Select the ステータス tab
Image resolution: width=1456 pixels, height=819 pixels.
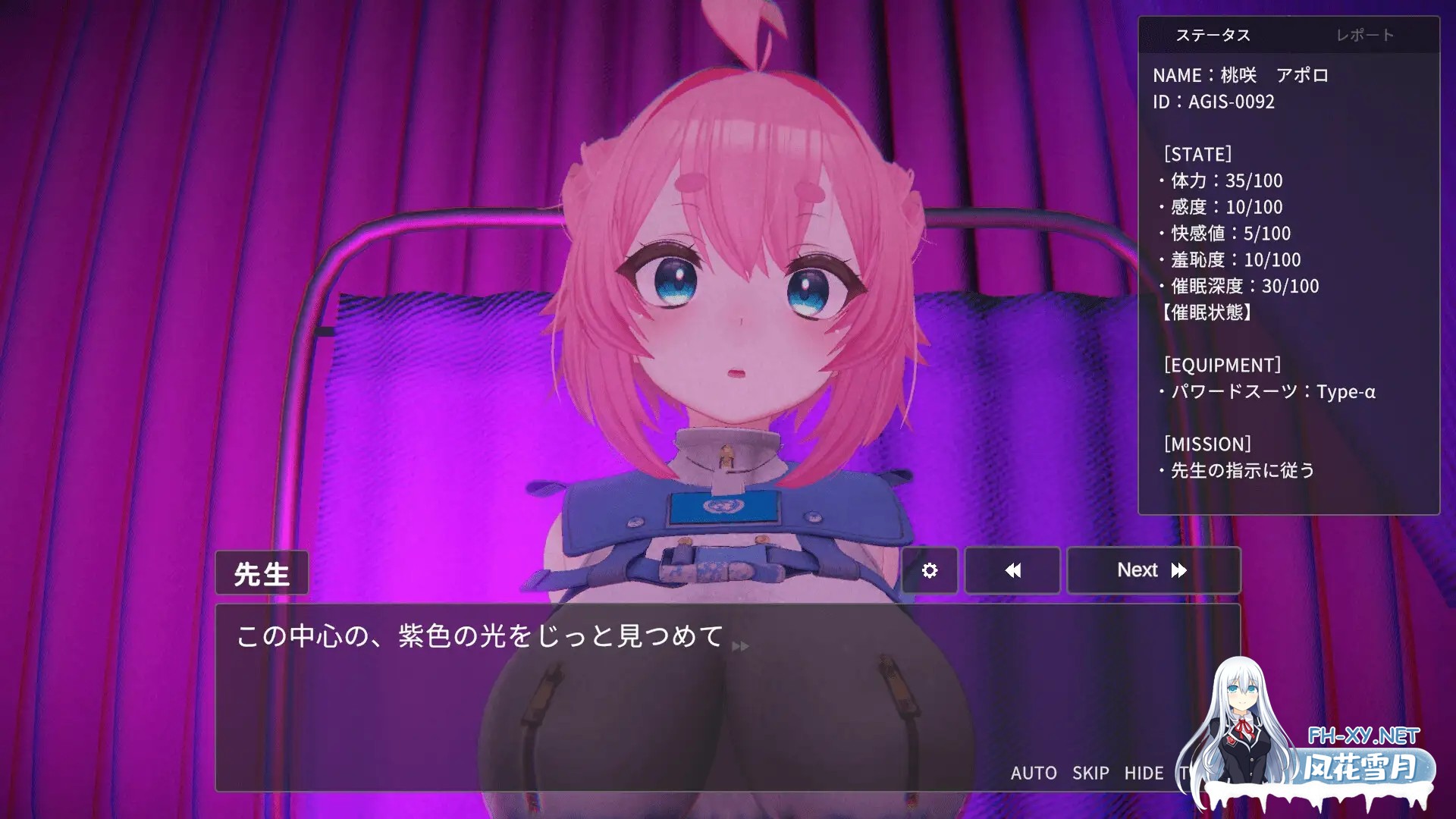[x=1214, y=34]
